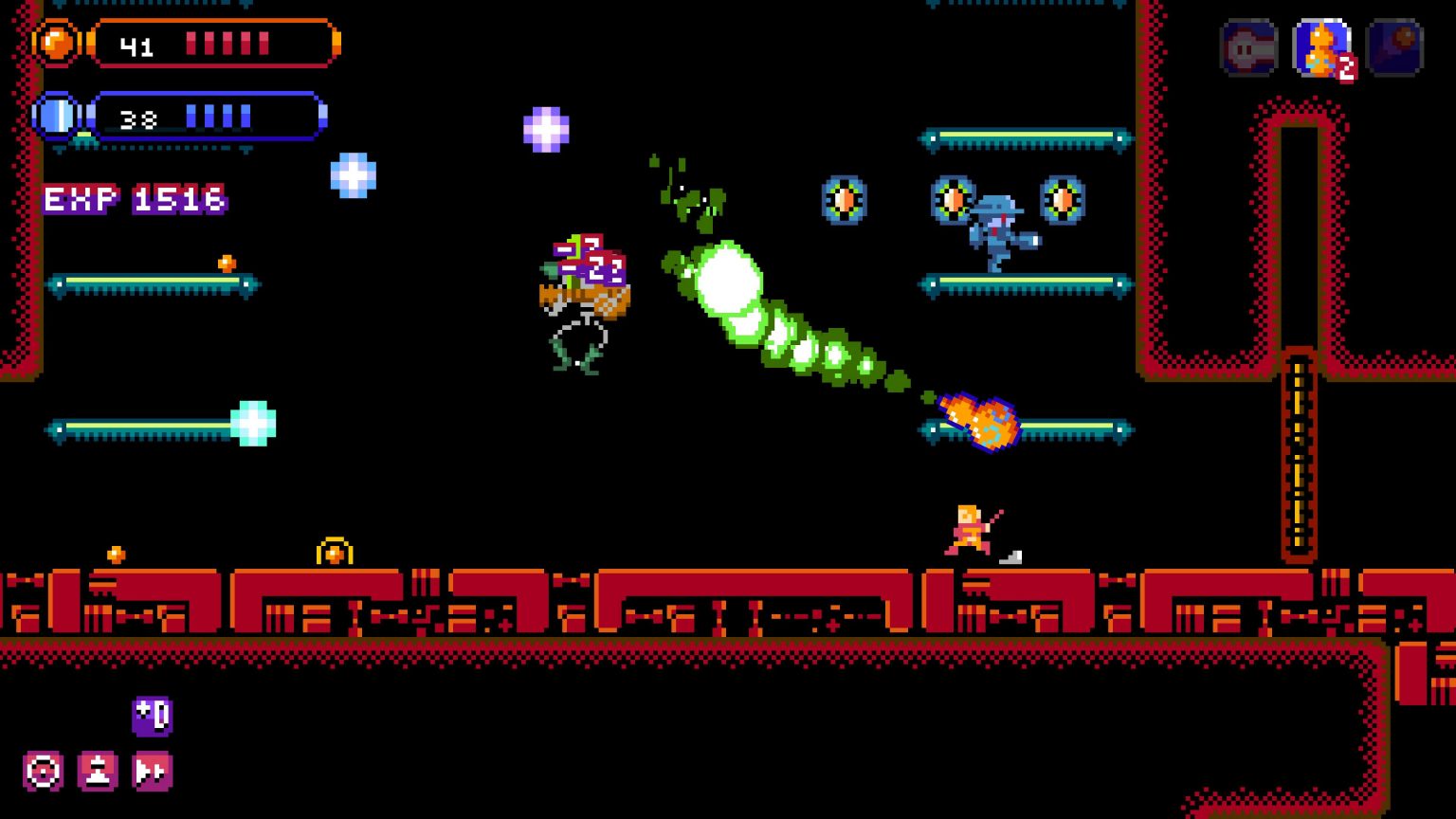The image size is (1456, 819).
Task: Activate the +D status effect badge
Action: (x=152, y=718)
